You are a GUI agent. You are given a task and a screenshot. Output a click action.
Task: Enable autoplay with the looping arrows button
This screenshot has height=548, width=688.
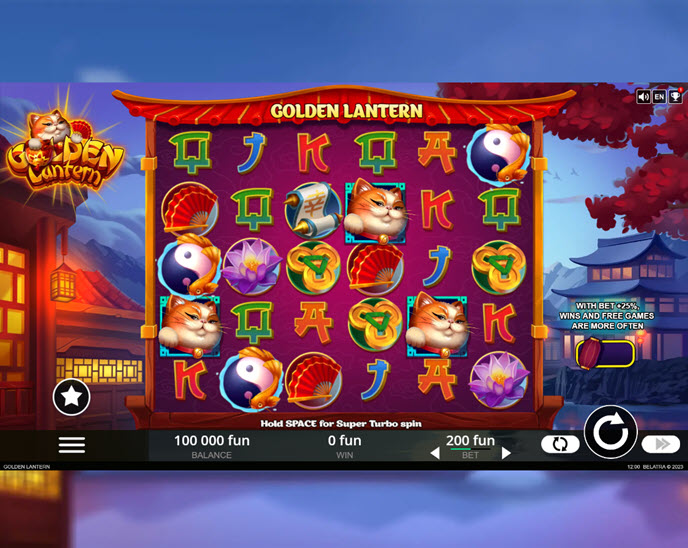560,444
